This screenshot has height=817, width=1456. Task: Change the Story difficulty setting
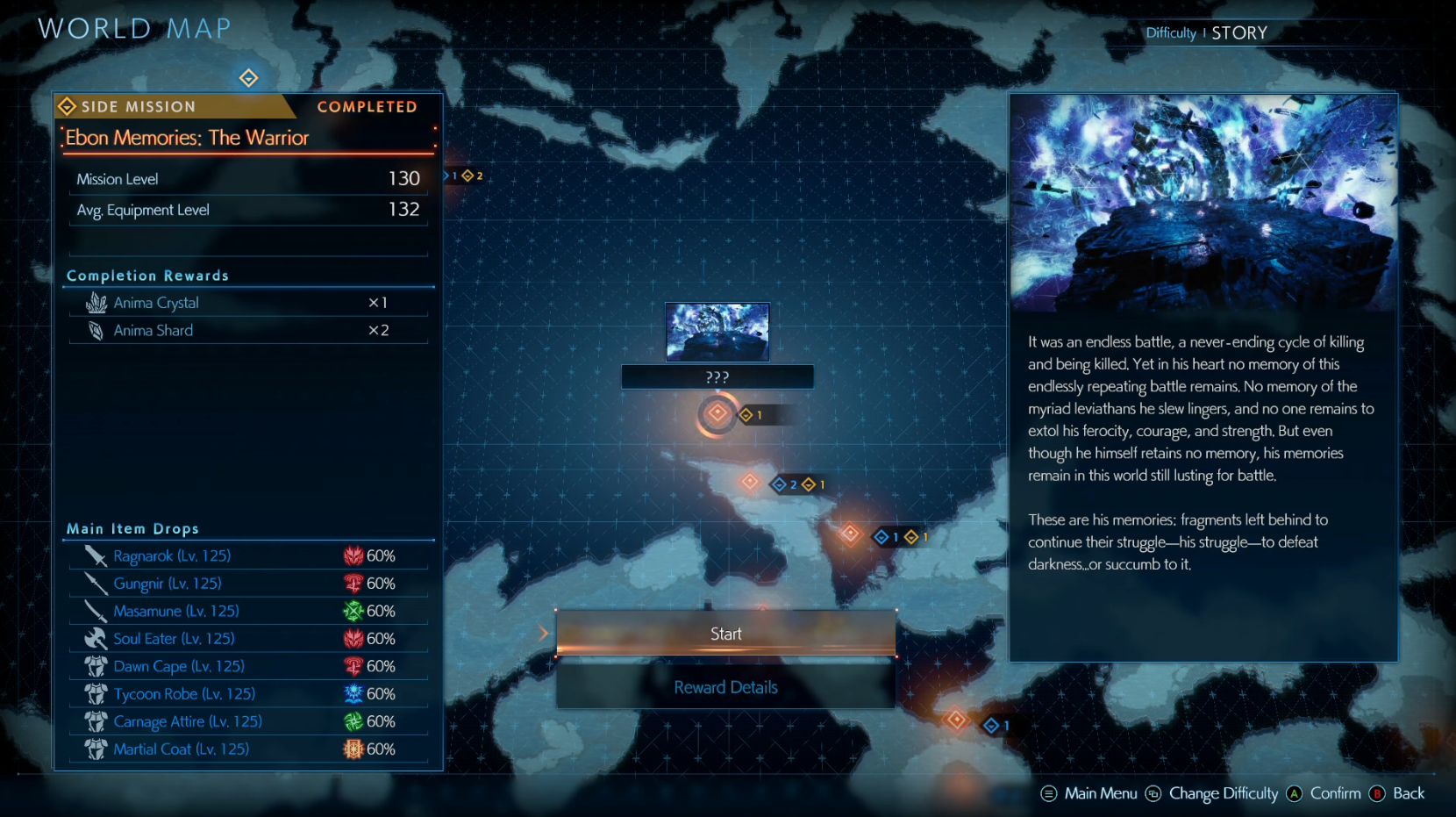1223,793
